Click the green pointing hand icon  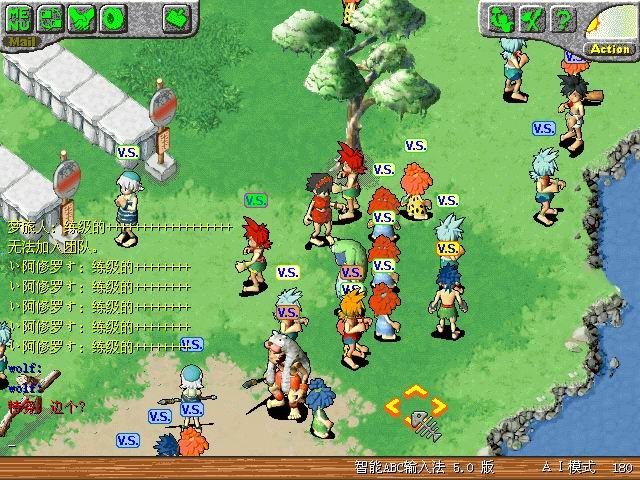(176, 17)
